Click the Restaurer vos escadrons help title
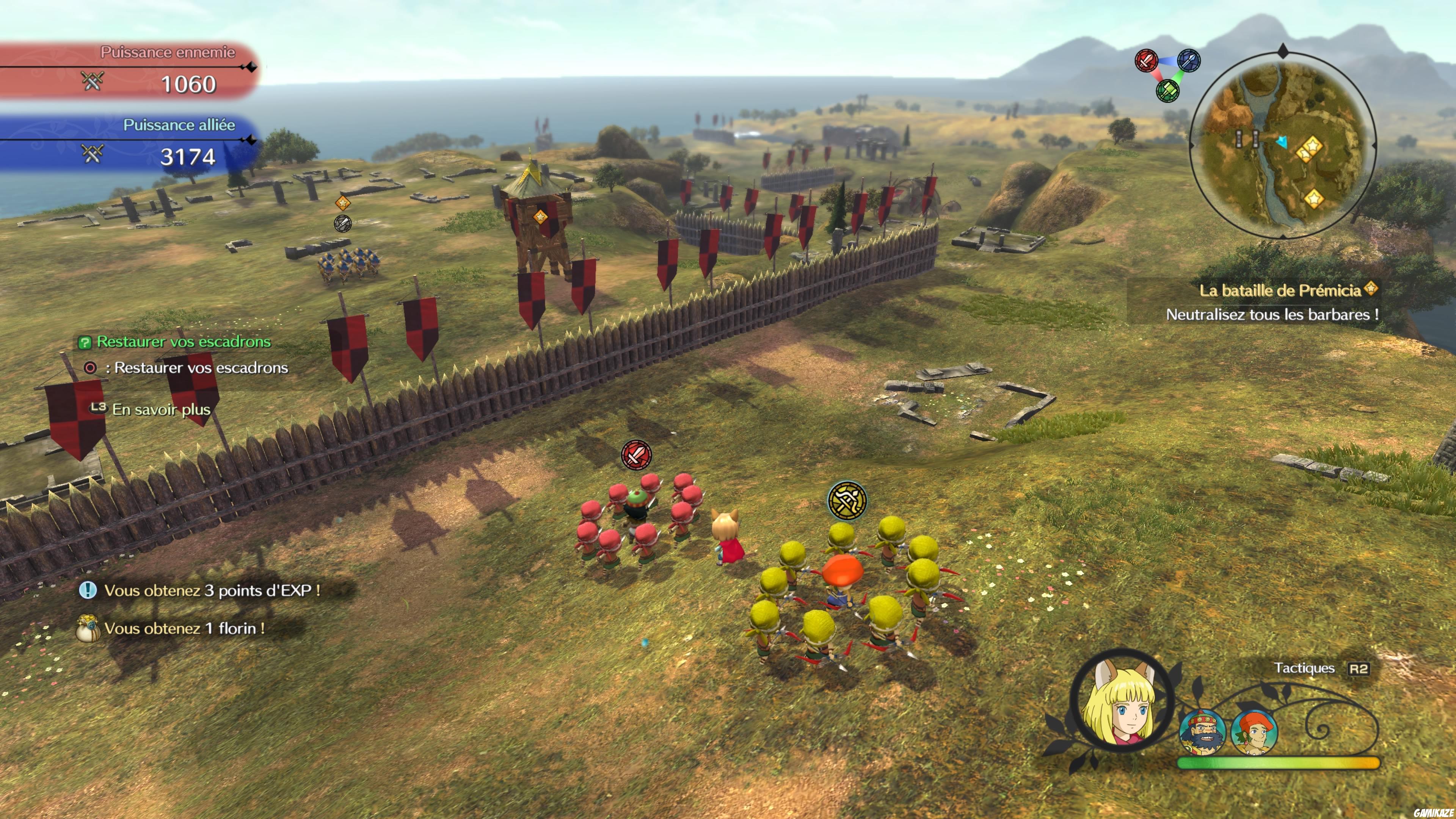Image resolution: width=1456 pixels, height=819 pixels. 183,341
